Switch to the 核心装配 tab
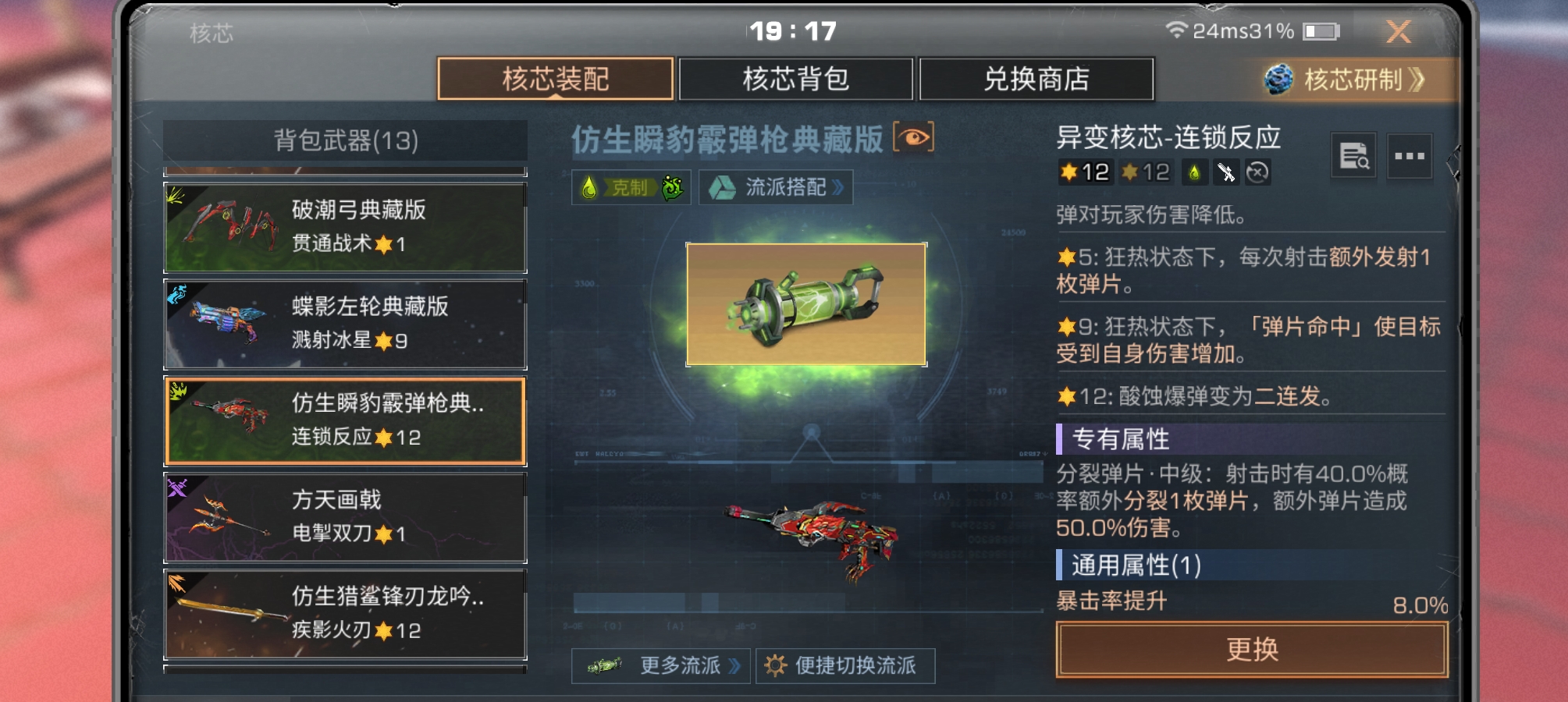 (555, 79)
